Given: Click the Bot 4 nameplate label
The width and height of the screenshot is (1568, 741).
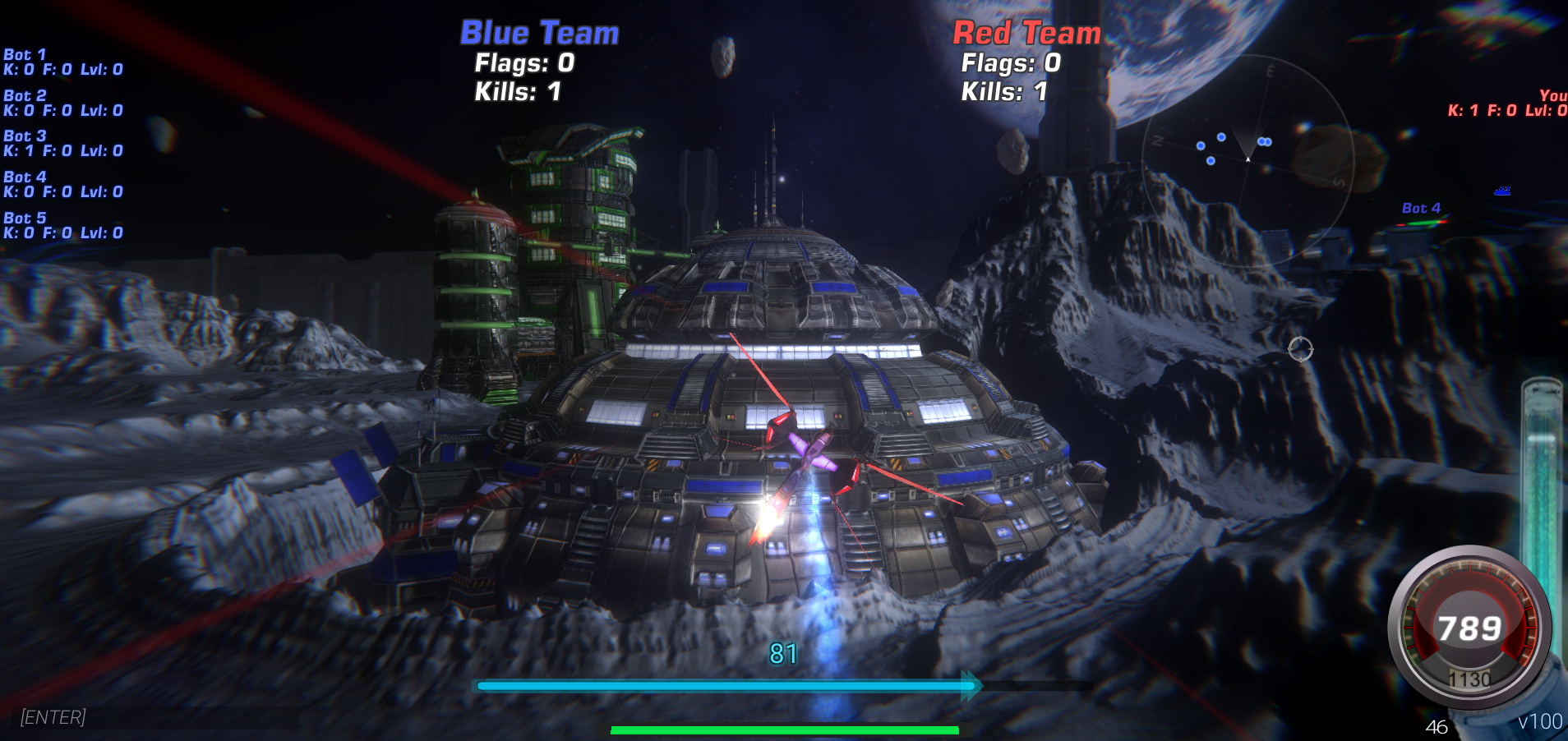Looking at the screenshot, I should (x=1420, y=208).
